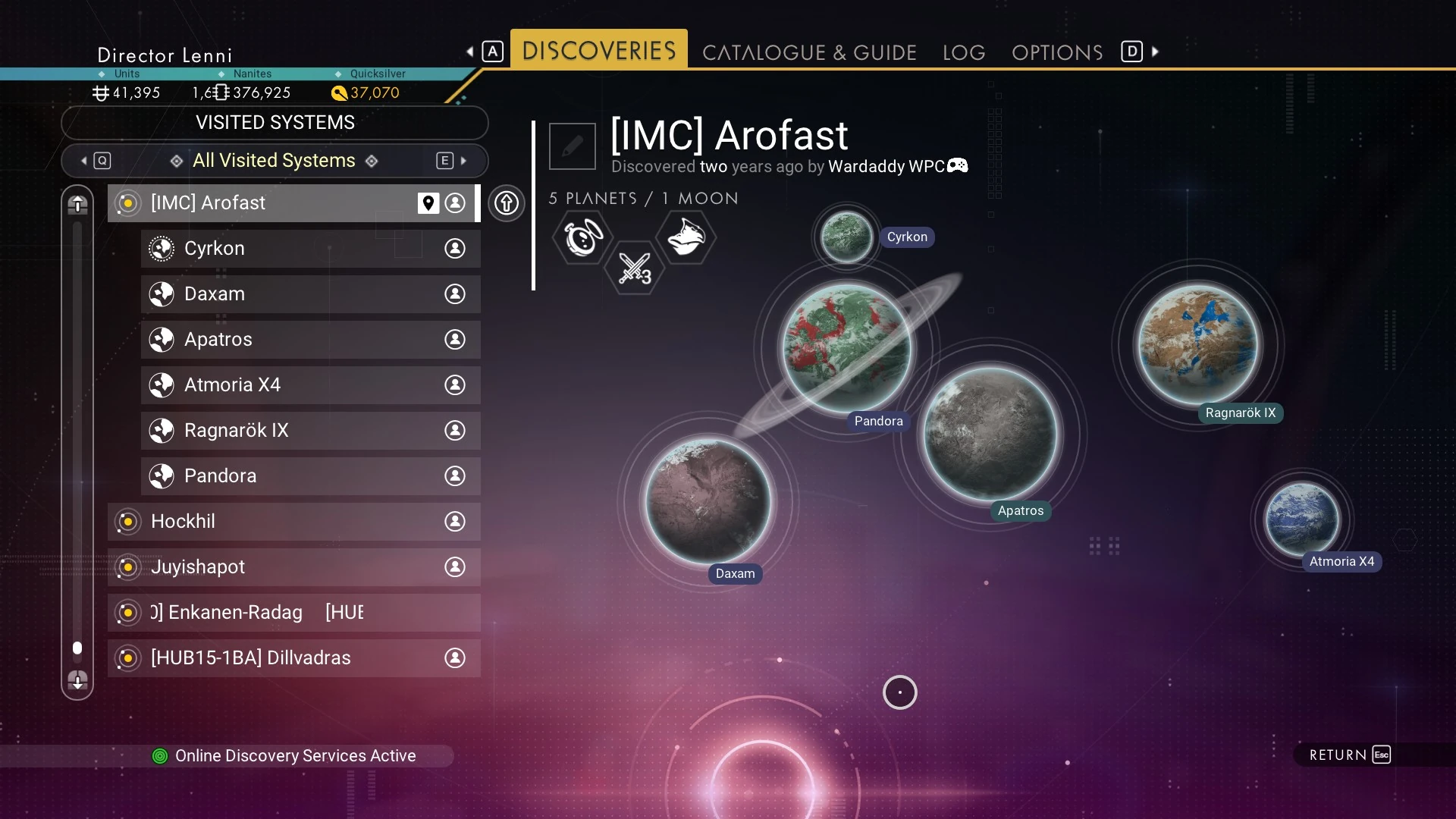Go to the Options tab
This screenshot has width=1456, height=819.
pos(1057,52)
